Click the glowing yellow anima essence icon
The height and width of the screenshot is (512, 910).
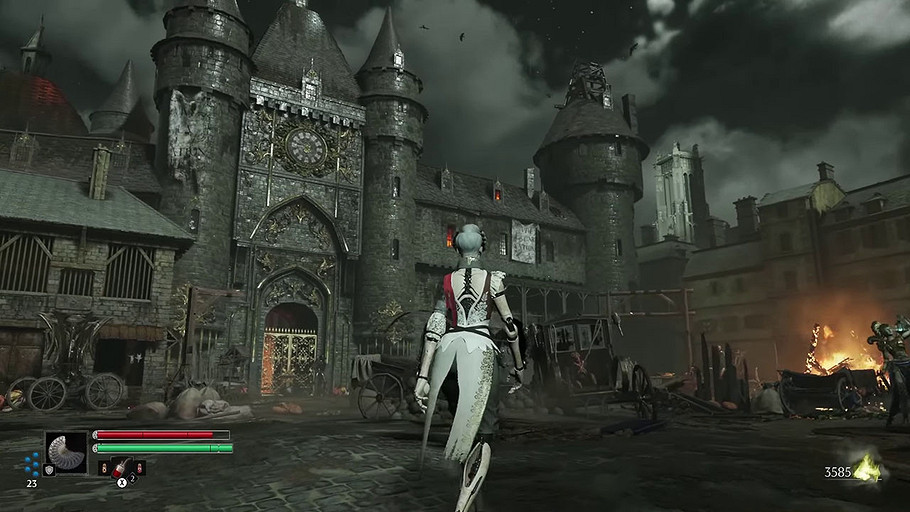(867, 468)
